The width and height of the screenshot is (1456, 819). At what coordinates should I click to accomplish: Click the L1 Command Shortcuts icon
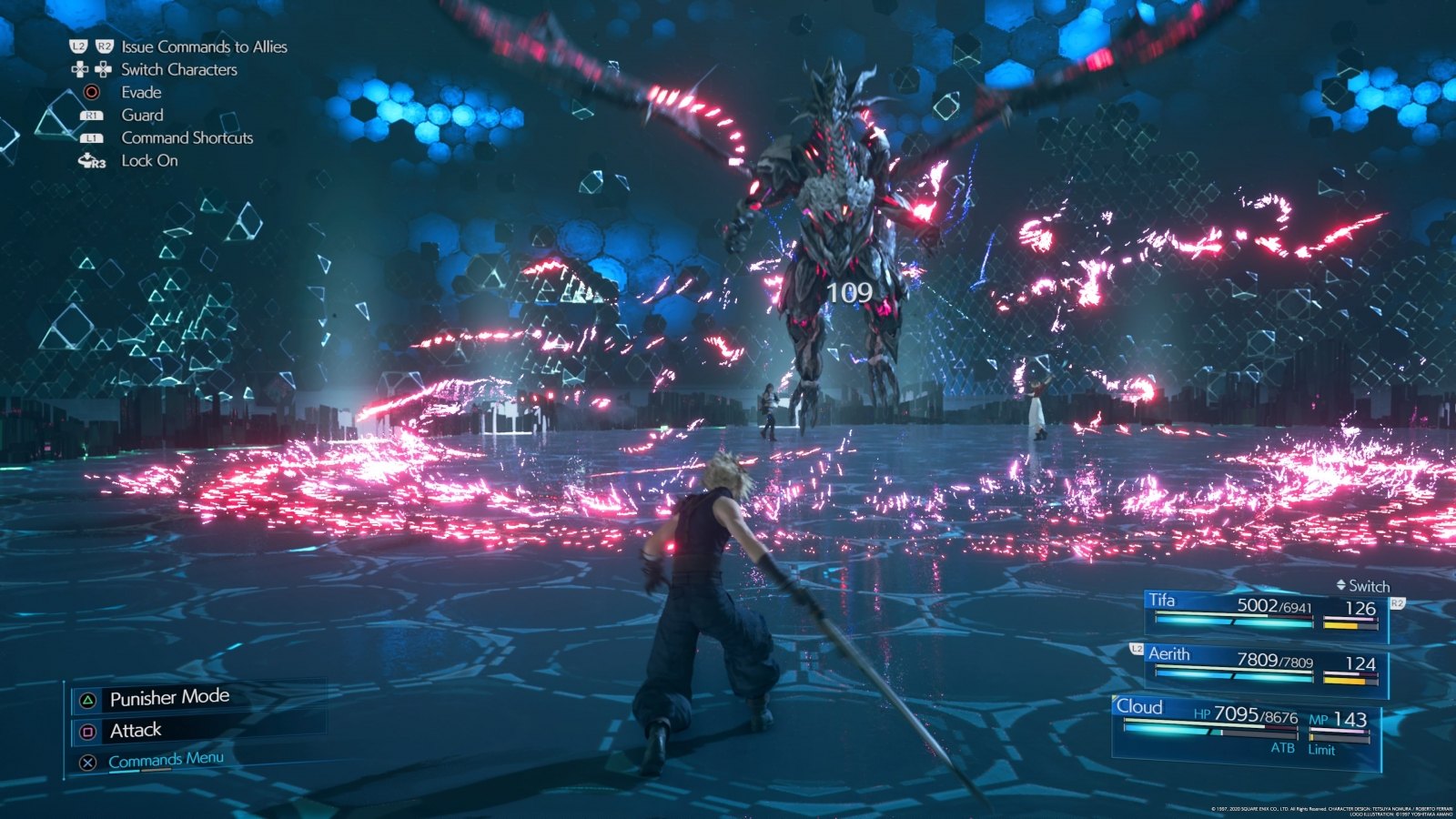pos(90,137)
